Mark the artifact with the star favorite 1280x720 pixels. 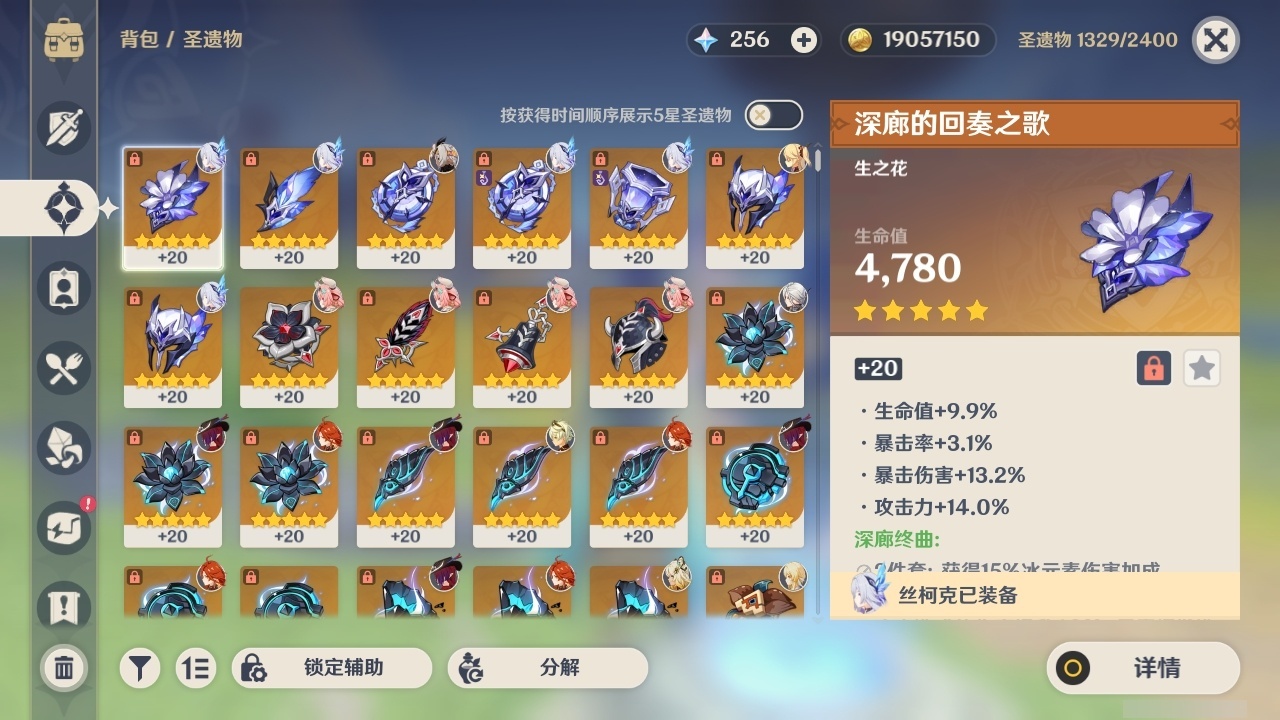click(x=1201, y=368)
